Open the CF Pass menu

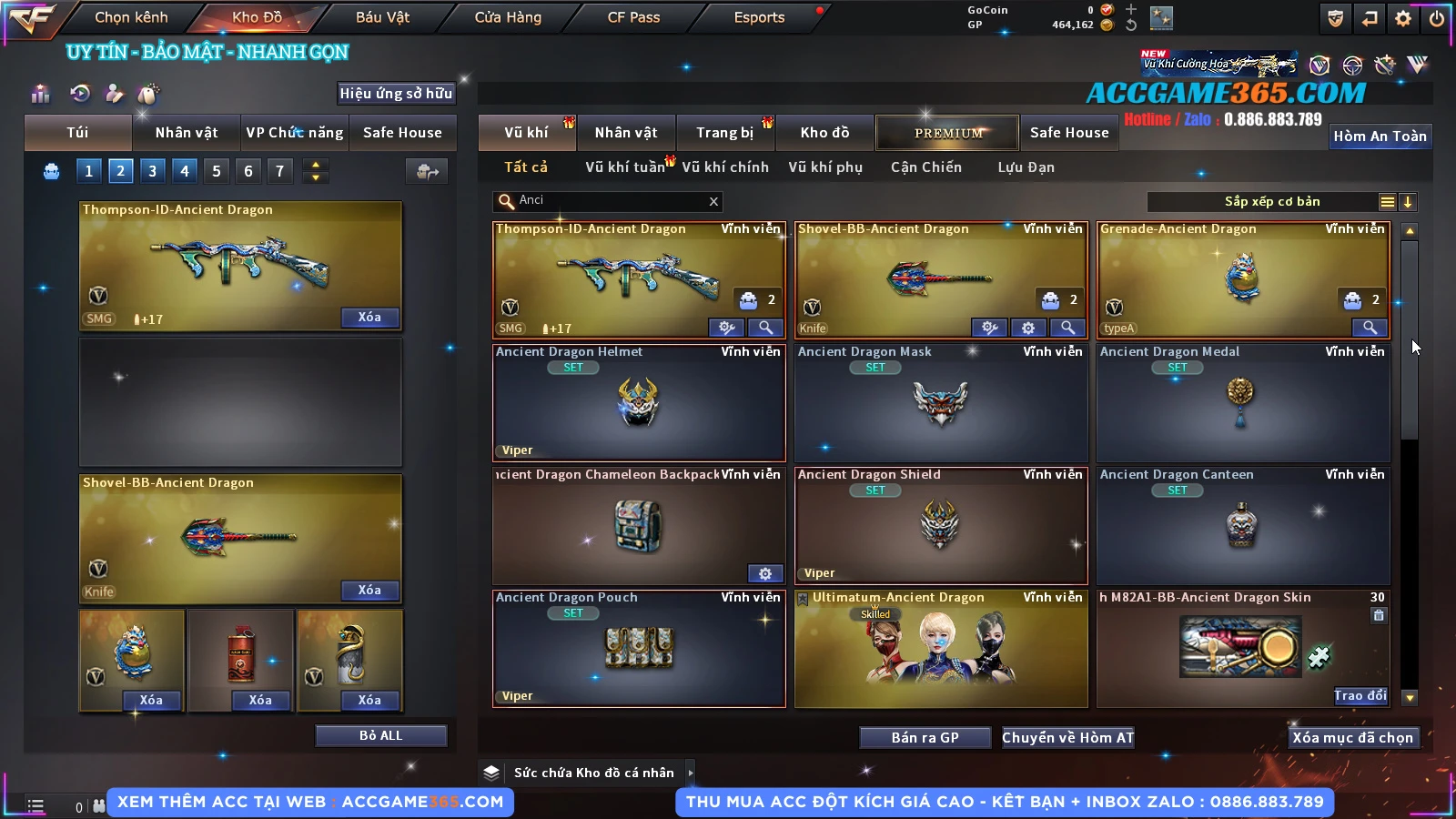pos(633,17)
